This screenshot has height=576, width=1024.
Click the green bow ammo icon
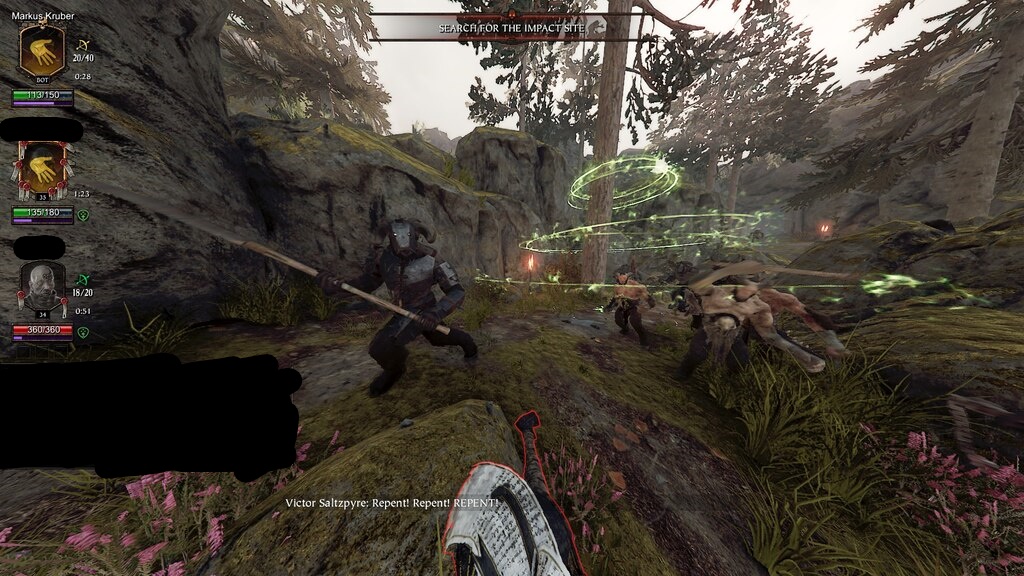(x=84, y=280)
